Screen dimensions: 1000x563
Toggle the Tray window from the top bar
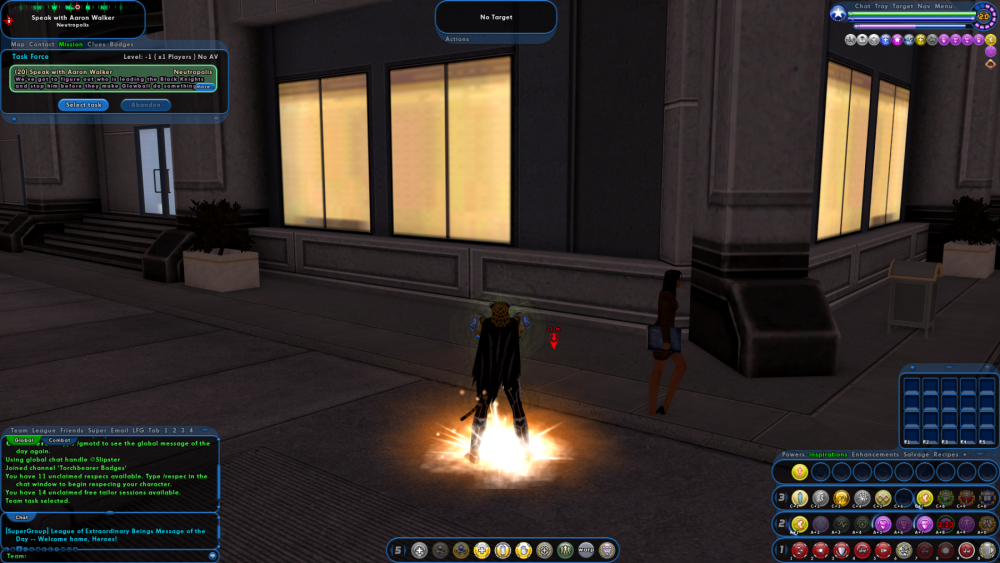coord(881,6)
